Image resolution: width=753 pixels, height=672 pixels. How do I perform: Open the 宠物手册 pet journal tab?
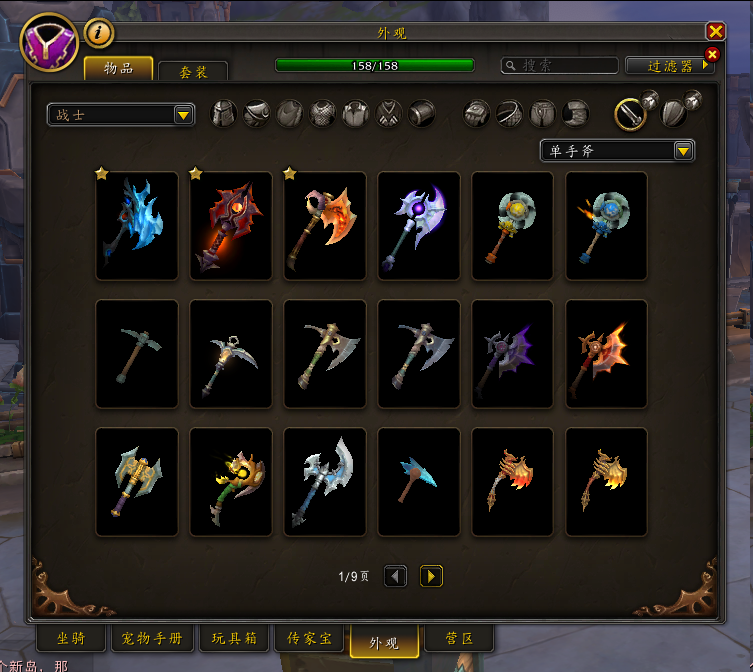pos(152,639)
